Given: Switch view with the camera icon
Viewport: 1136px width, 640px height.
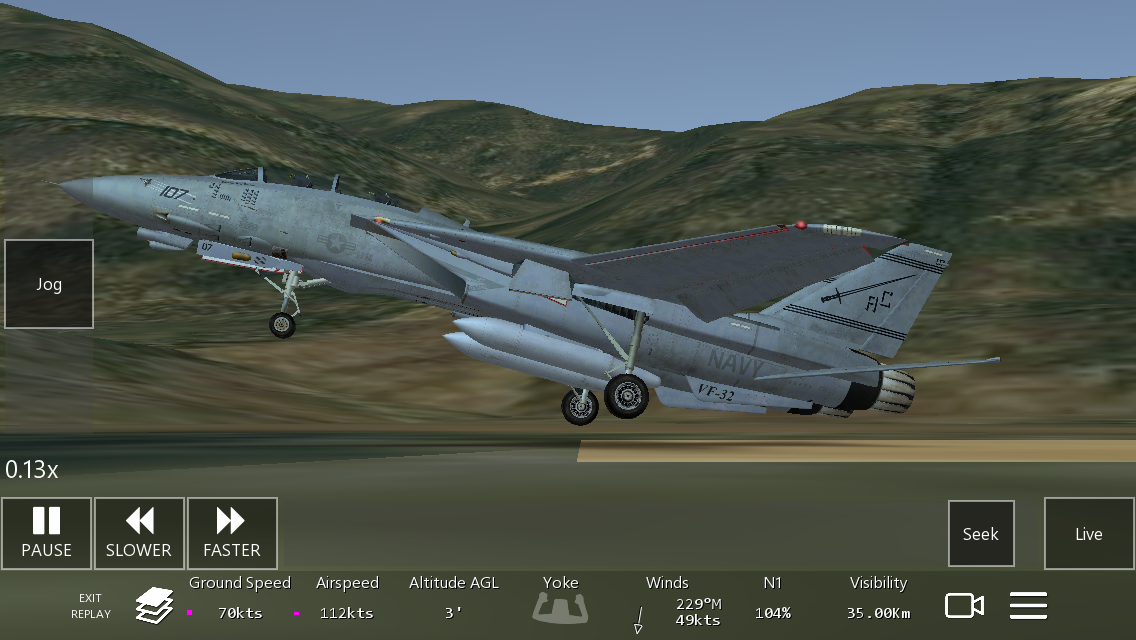Looking at the screenshot, I should 965,606.
